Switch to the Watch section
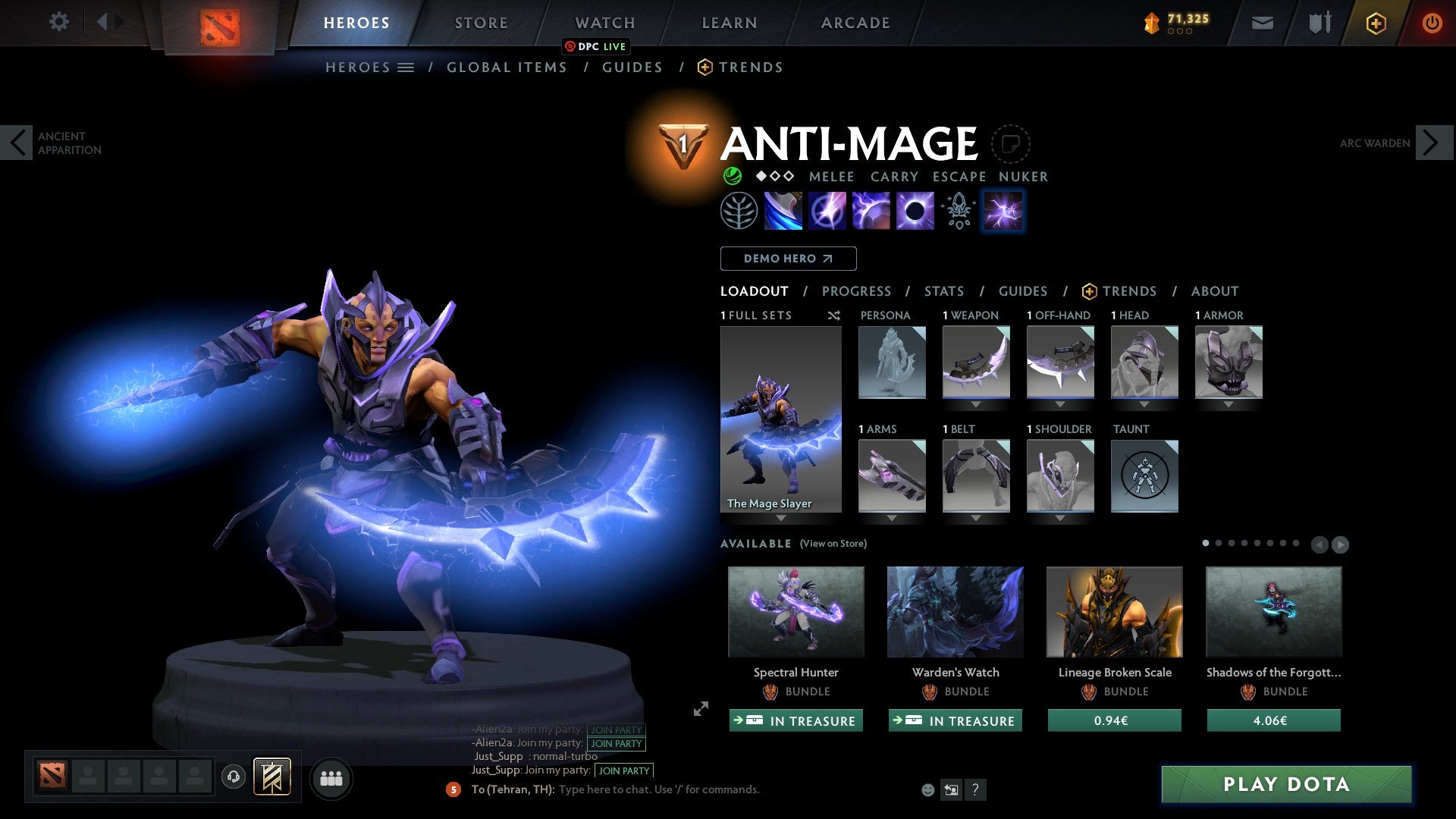1456x819 pixels. 604,23
